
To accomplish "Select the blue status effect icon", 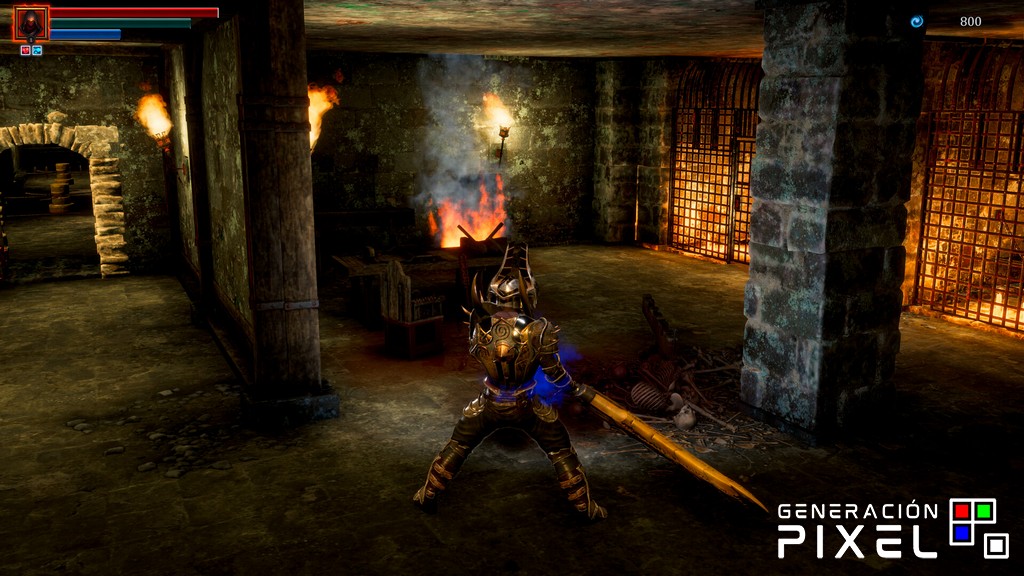I will pyautogui.click(x=37, y=50).
